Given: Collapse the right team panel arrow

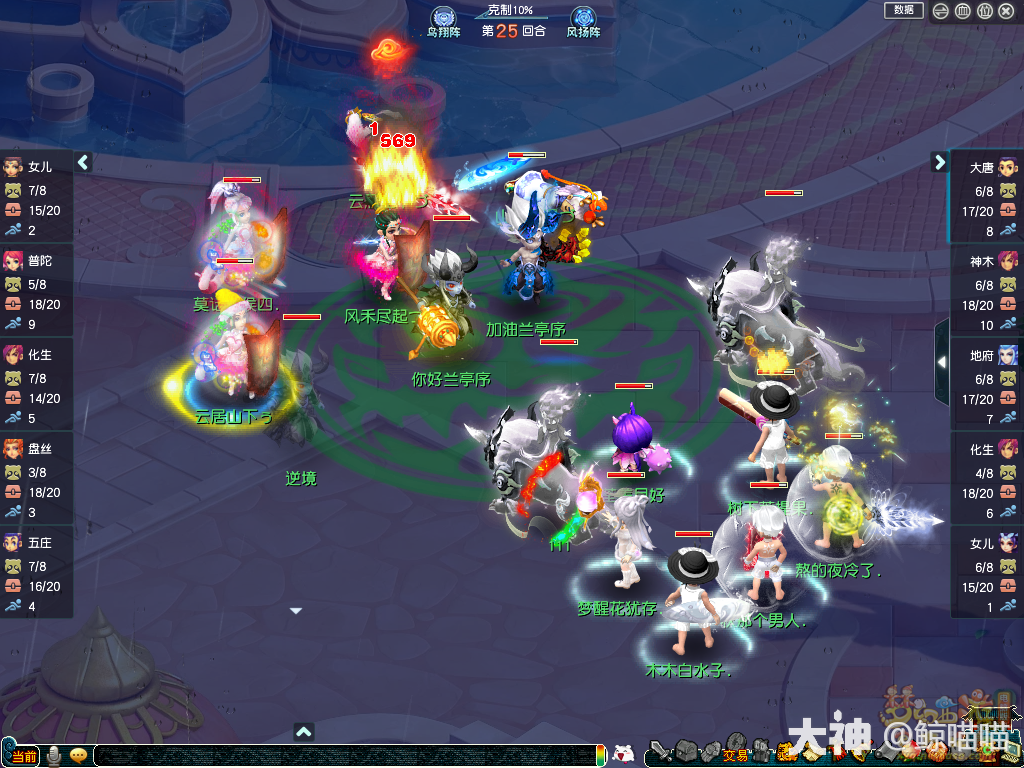Looking at the screenshot, I should [939, 162].
